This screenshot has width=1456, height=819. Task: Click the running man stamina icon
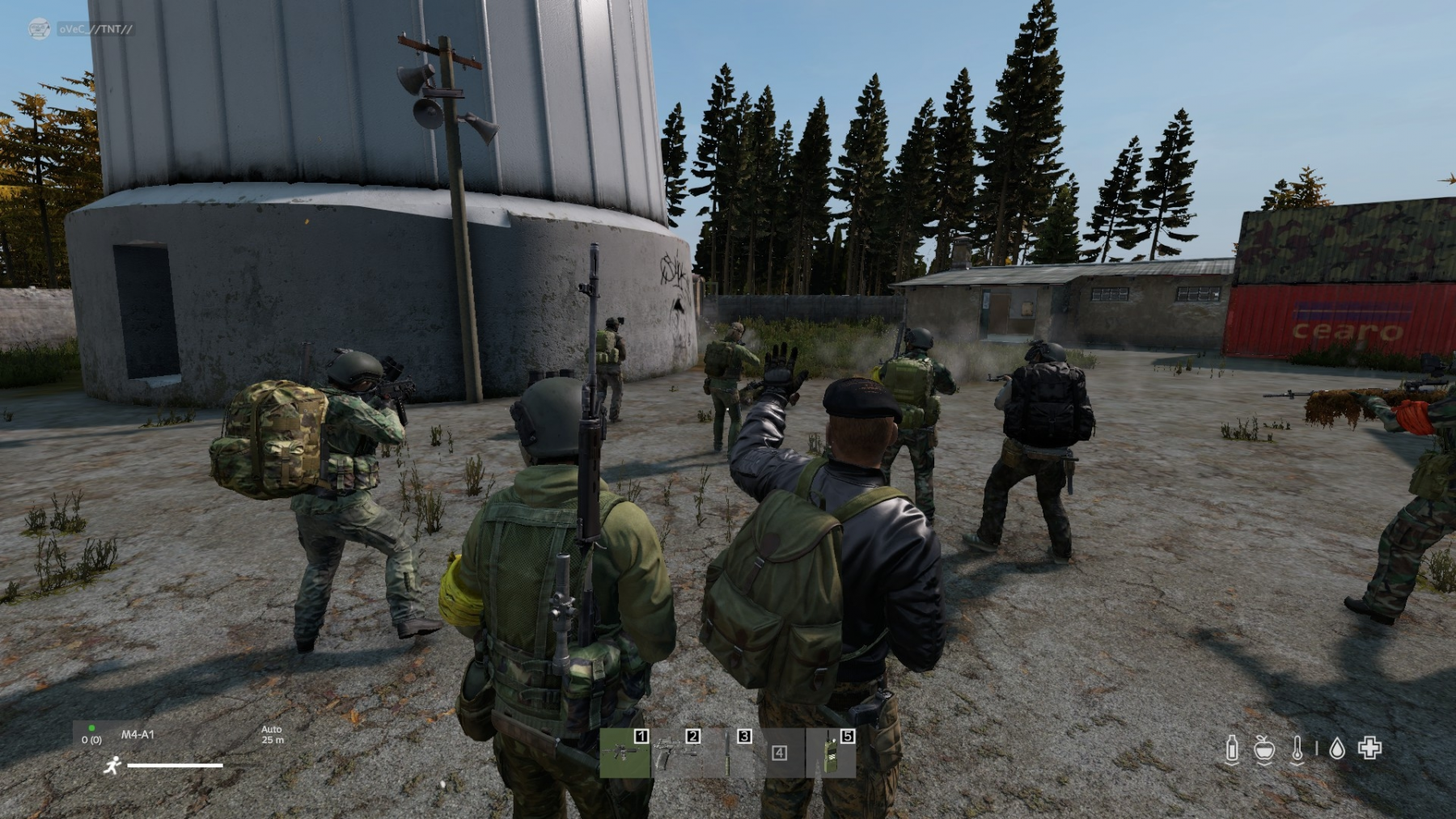click(112, 765)
